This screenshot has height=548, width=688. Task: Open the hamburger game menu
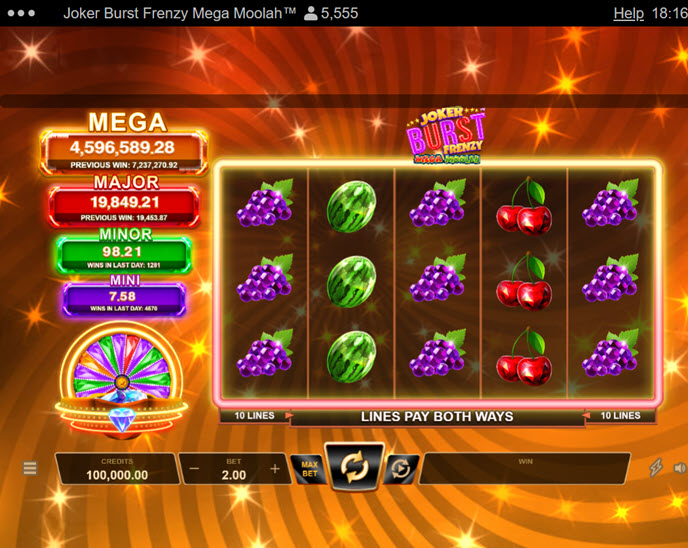[x=30, y=468]
